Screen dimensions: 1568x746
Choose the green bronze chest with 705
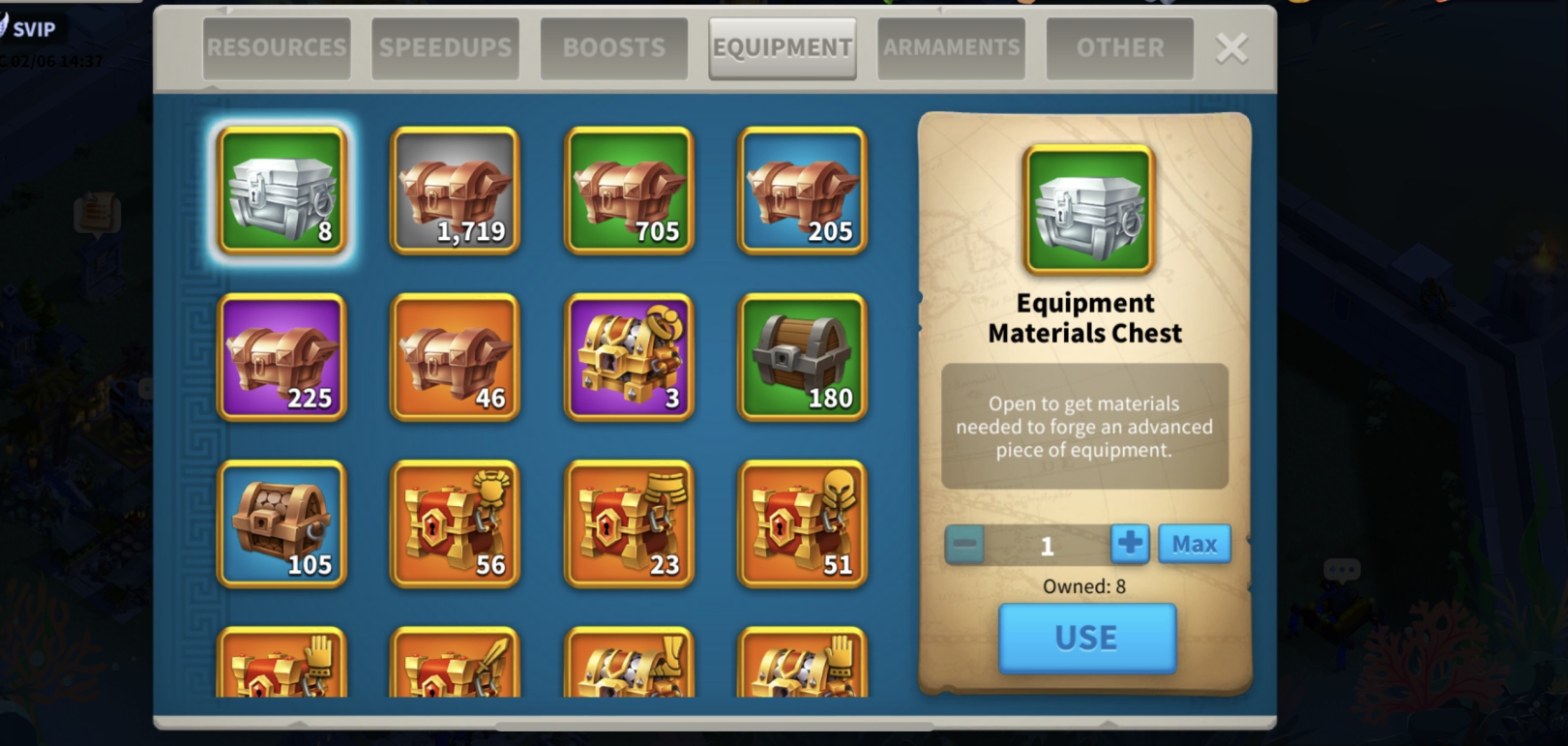629,191
